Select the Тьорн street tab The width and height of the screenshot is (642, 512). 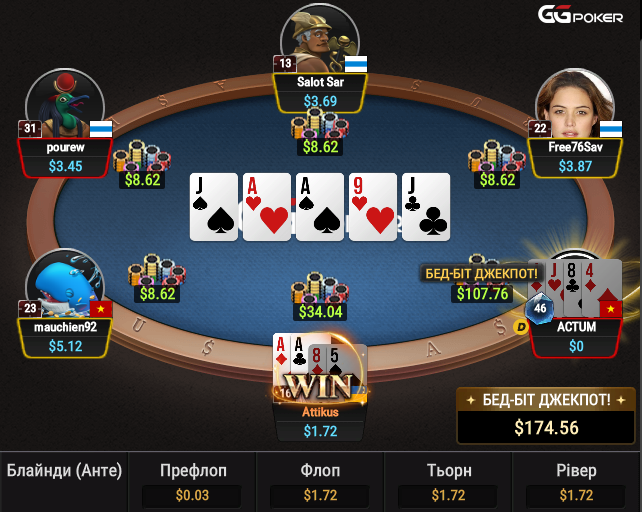[448, 482]
